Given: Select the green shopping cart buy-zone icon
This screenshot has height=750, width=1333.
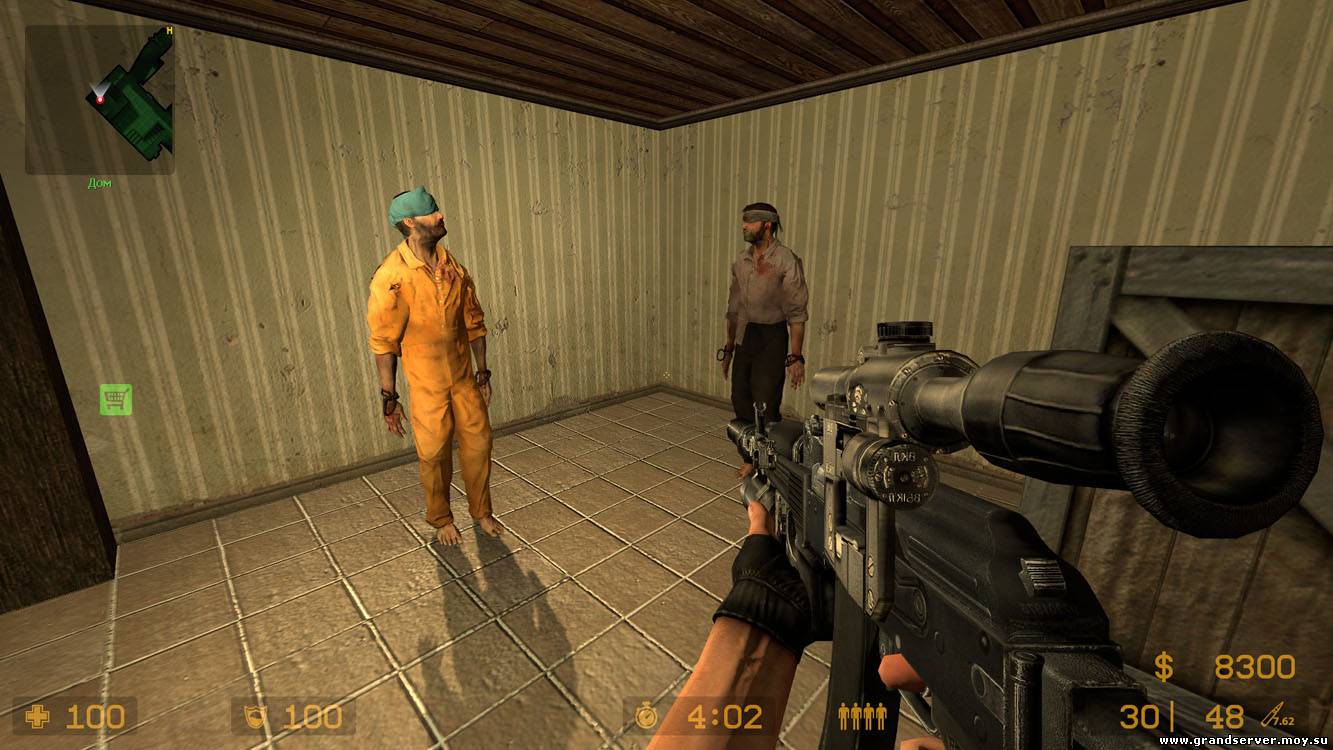Looking at the screenshot, I should coord(116,400).
